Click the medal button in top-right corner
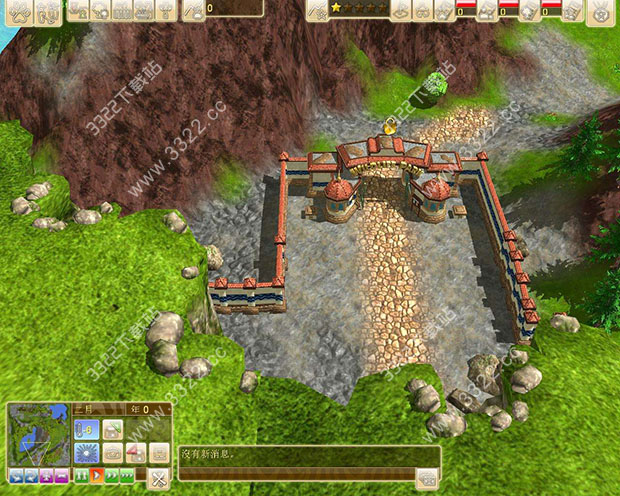Screen dimensions: 620x496 (600, 11)
